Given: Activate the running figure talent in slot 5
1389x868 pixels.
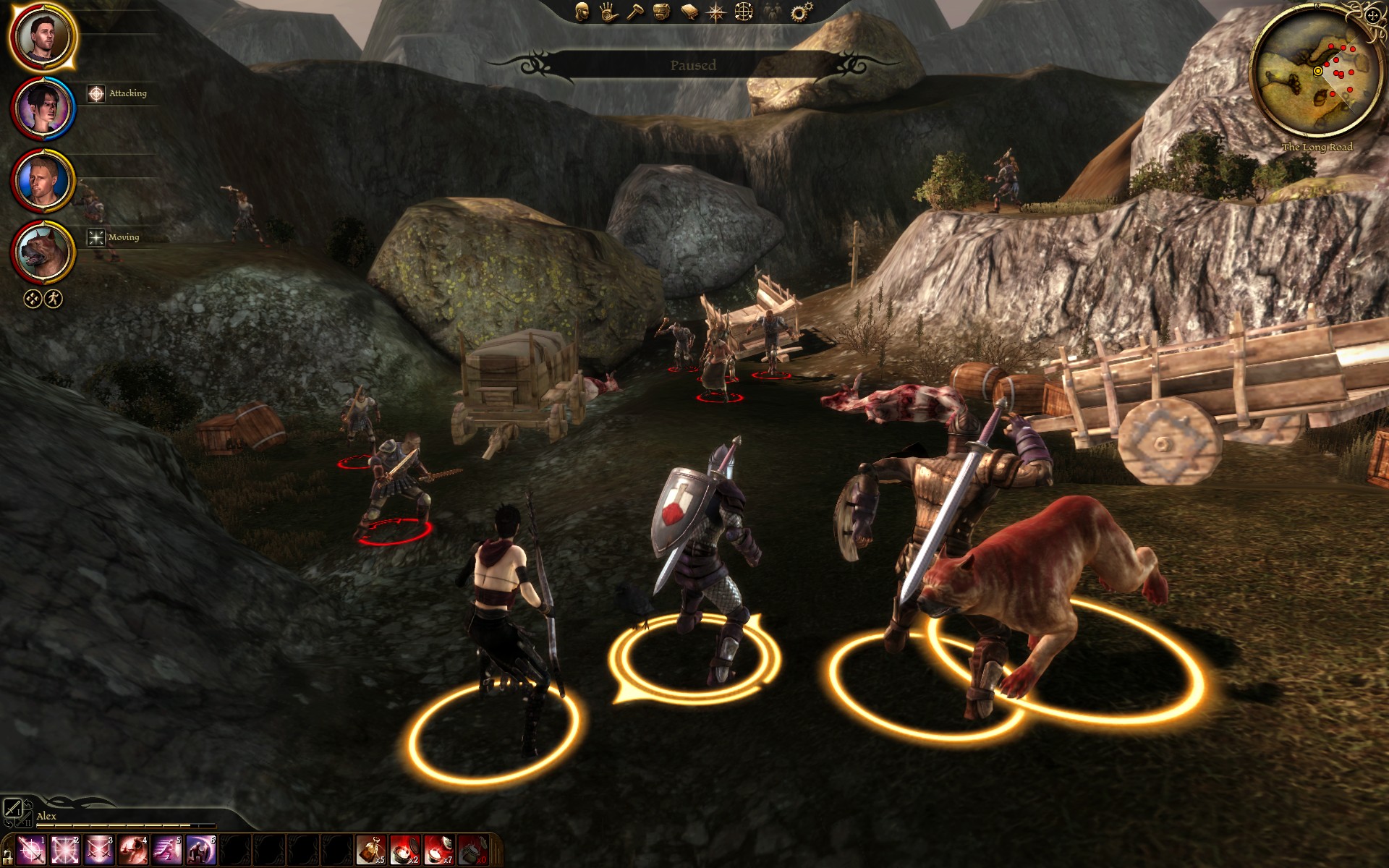Looking at the screenshot, I should point(166,849).
